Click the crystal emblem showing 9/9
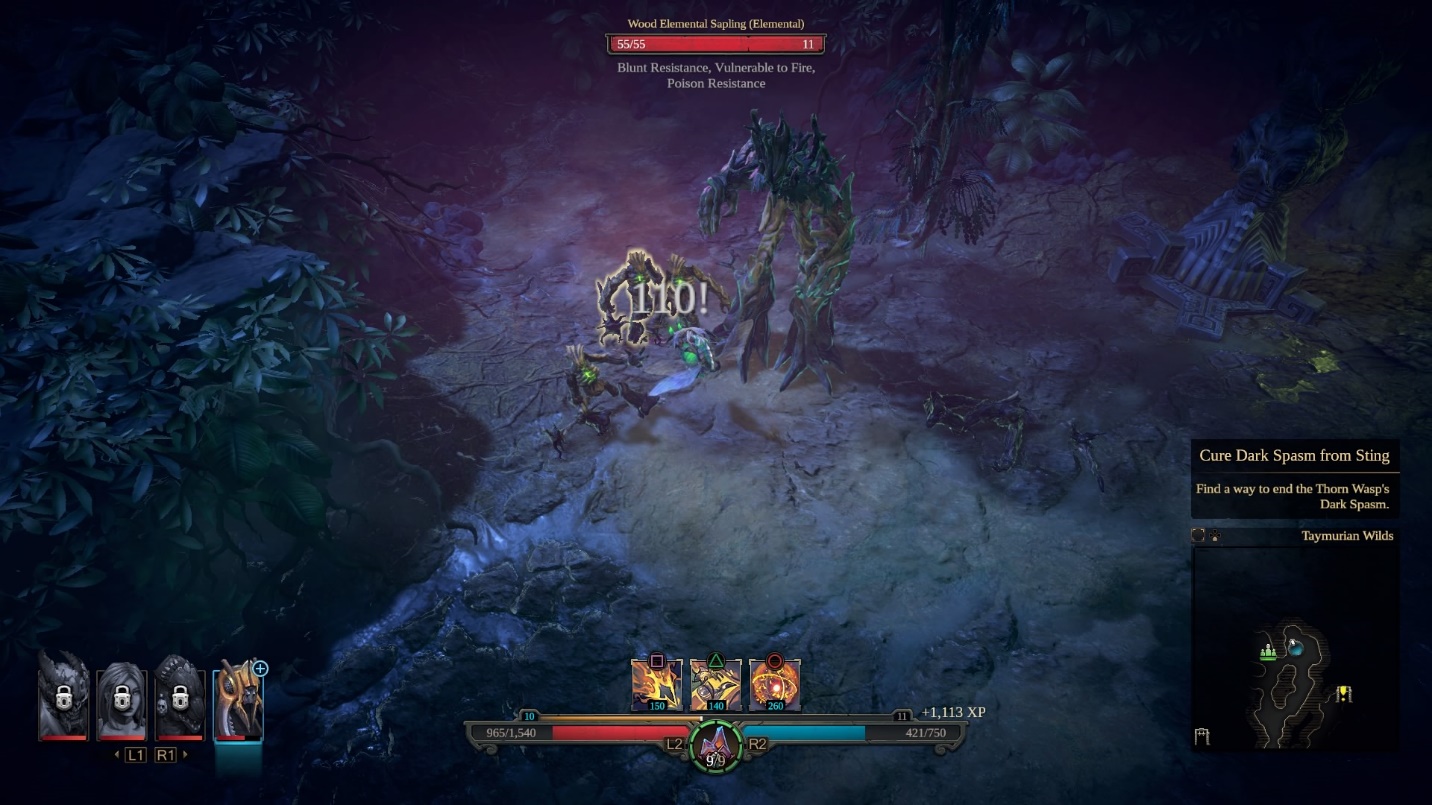Image resolution: width=1432 pixels, height=805 pixels. (x=715, y=747)
